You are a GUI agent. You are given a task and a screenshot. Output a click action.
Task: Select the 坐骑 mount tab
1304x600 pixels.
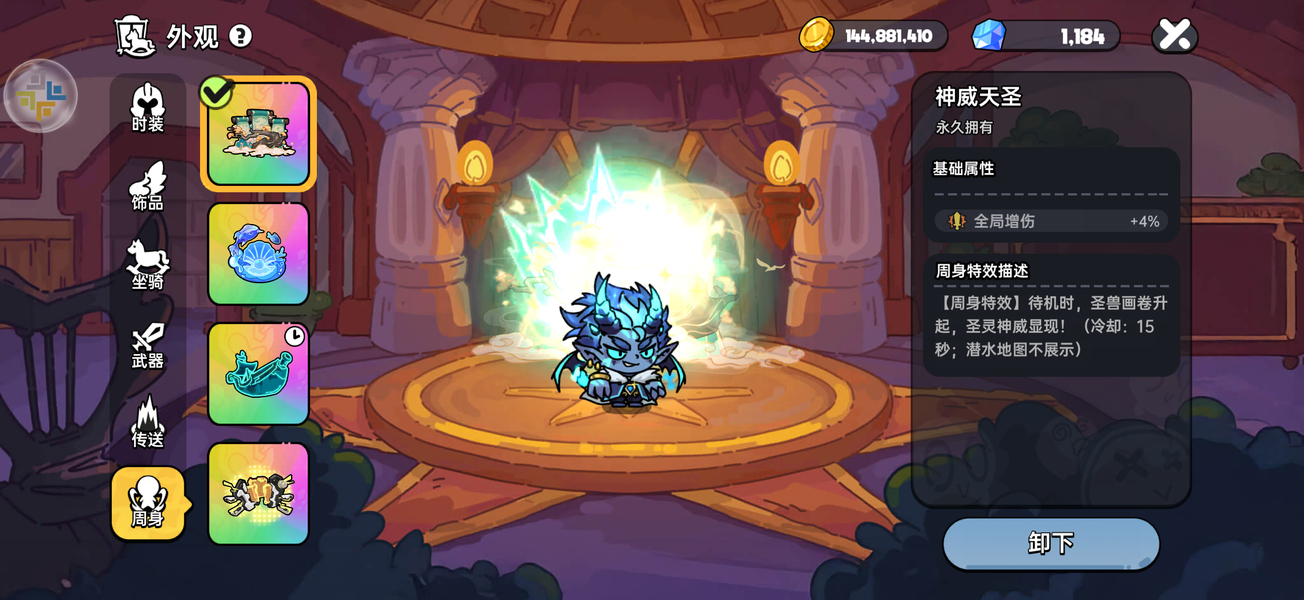coord(148,265)
